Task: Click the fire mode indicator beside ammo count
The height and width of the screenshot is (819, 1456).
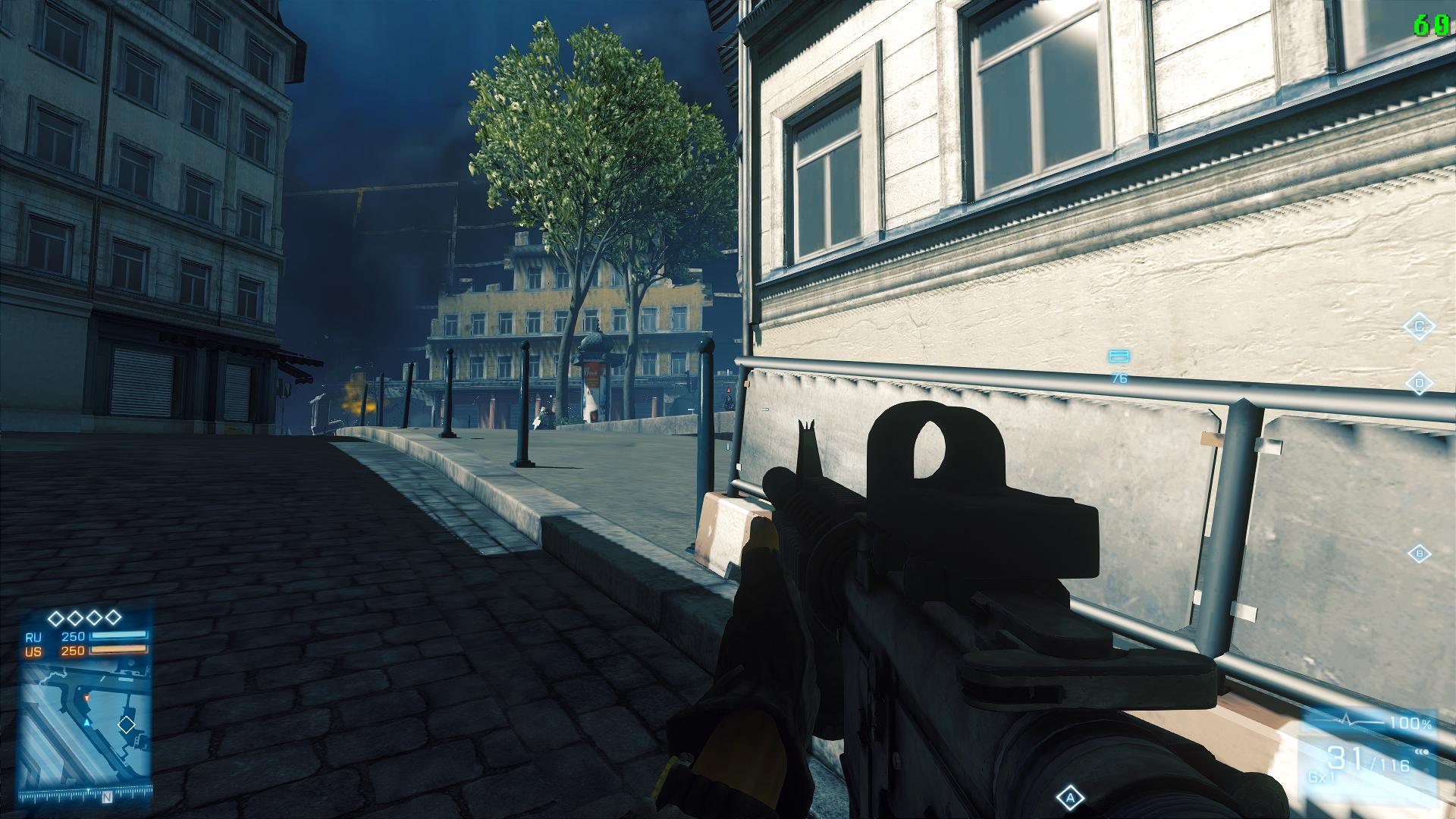Action: [1421, 752]
